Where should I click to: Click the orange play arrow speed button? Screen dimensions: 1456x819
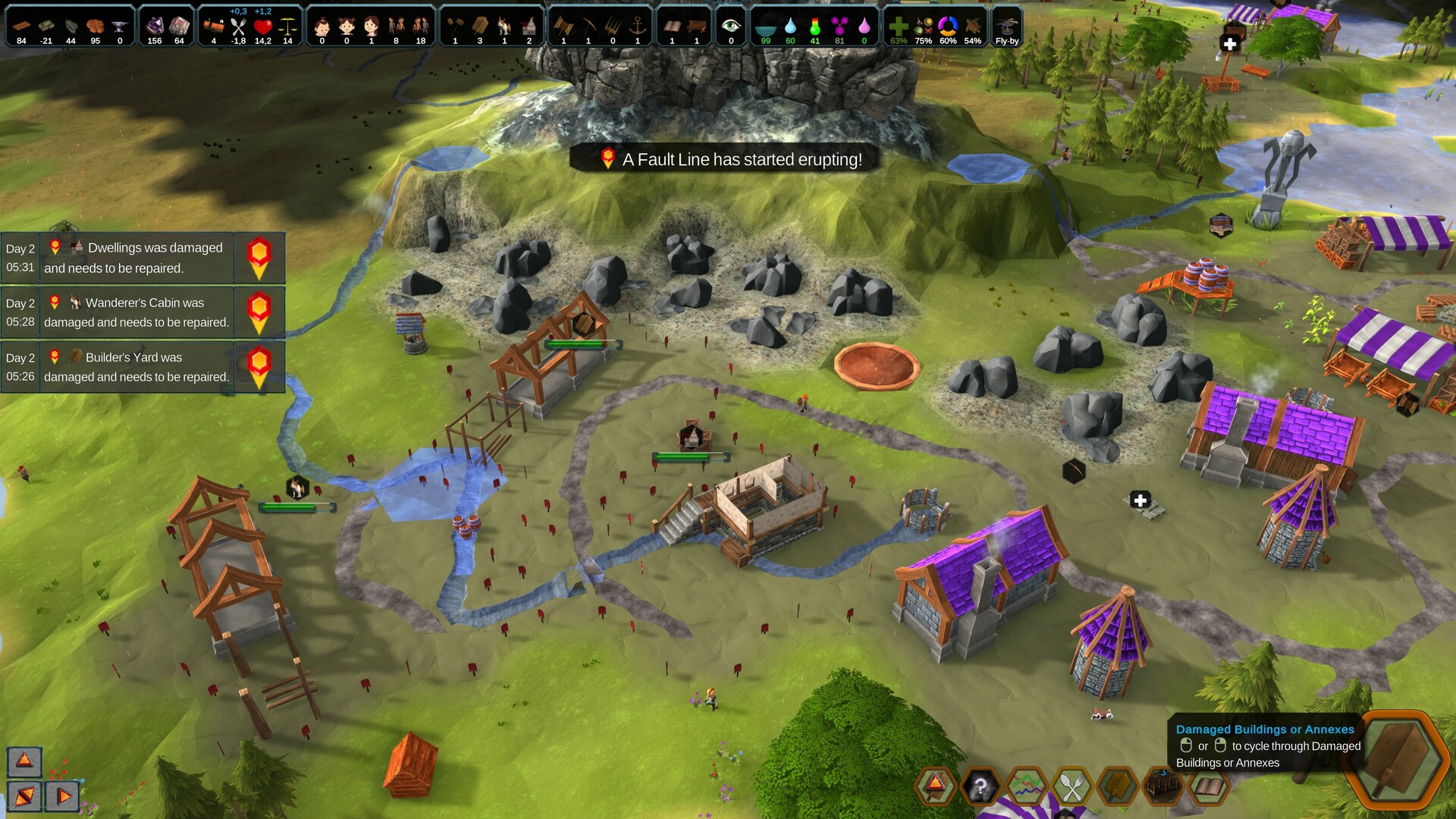[x=64, y=796]
